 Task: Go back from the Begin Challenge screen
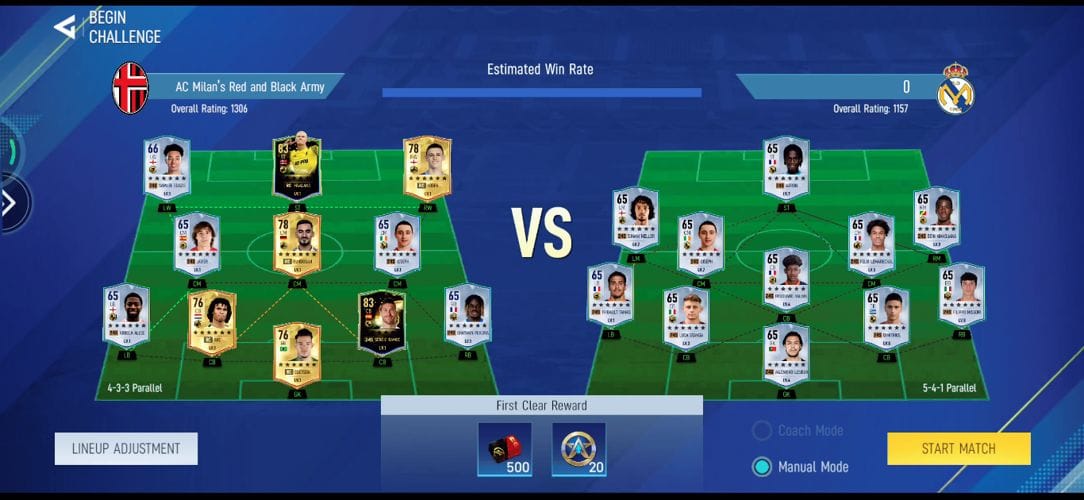click(66, 26)
